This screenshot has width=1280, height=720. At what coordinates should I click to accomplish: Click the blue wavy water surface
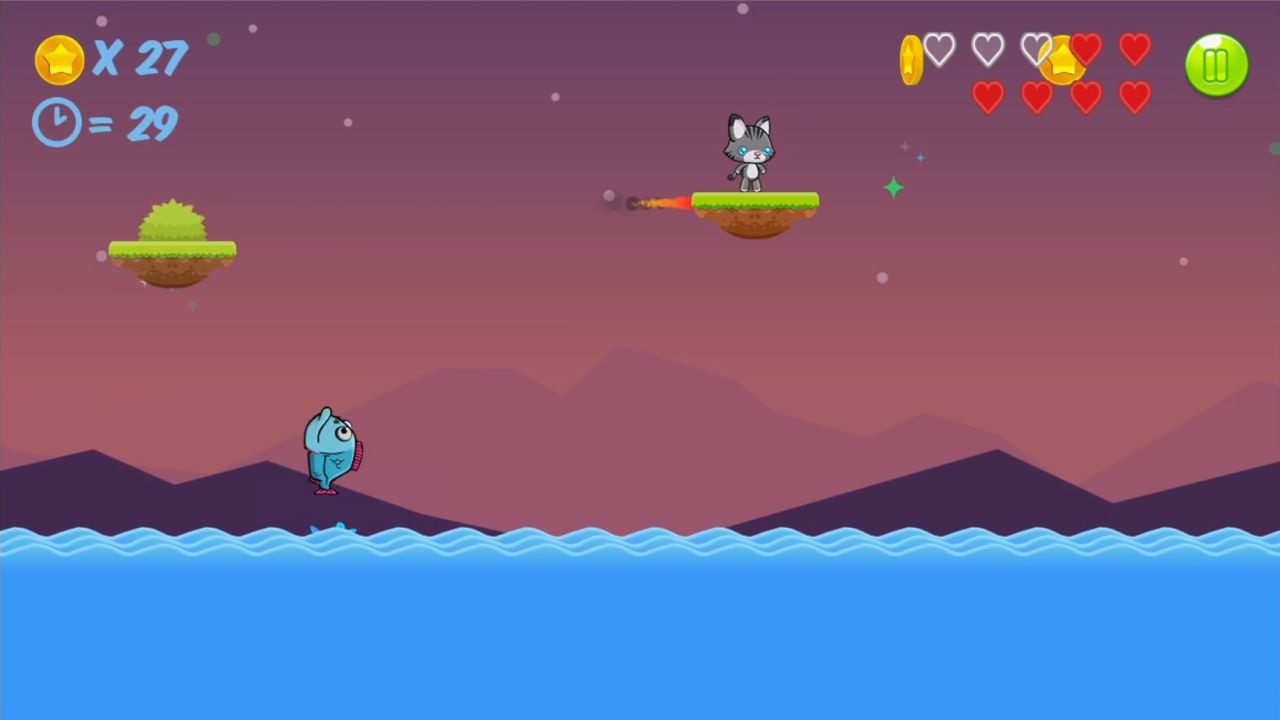pos(640,545)
